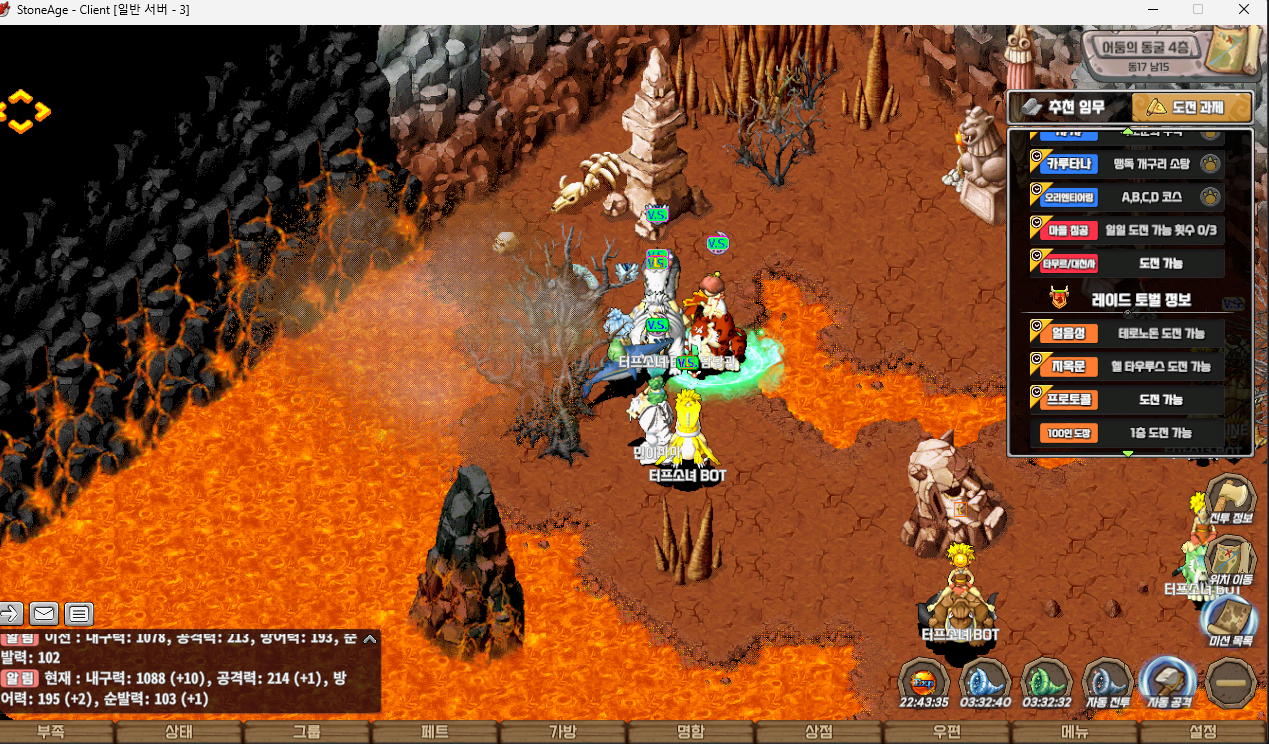Switch to the 추천 임무 tab

point(1068,107)
